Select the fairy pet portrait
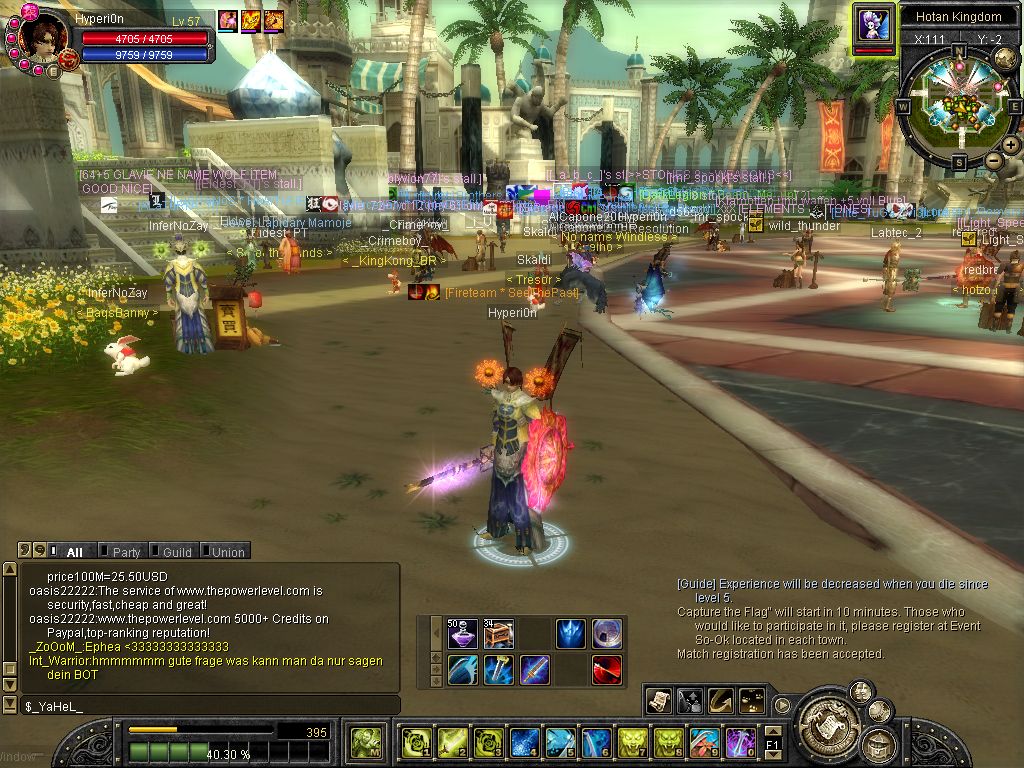 [x=873, y=24]
